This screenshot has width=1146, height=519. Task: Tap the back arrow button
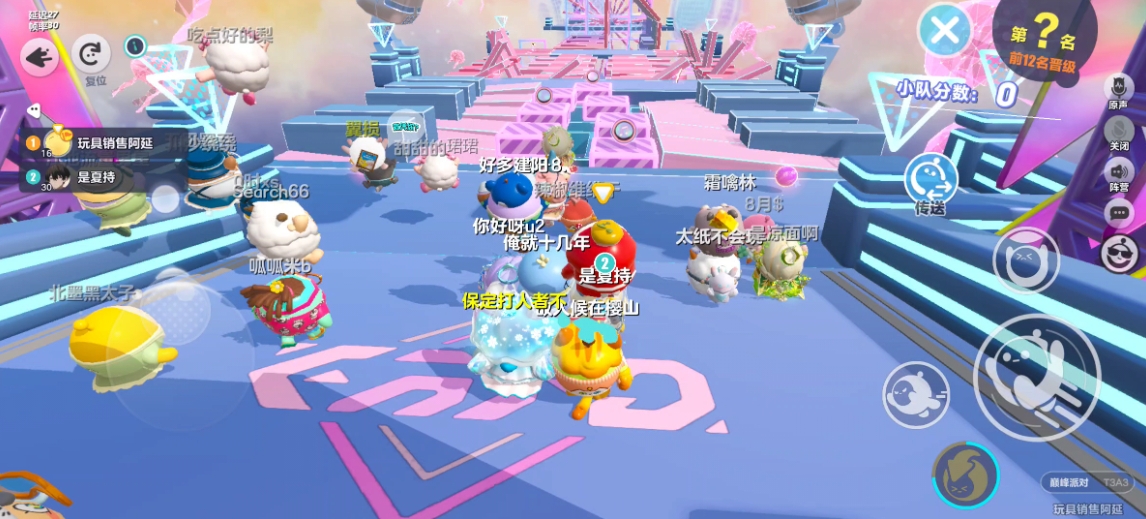(x=40, y=57)
